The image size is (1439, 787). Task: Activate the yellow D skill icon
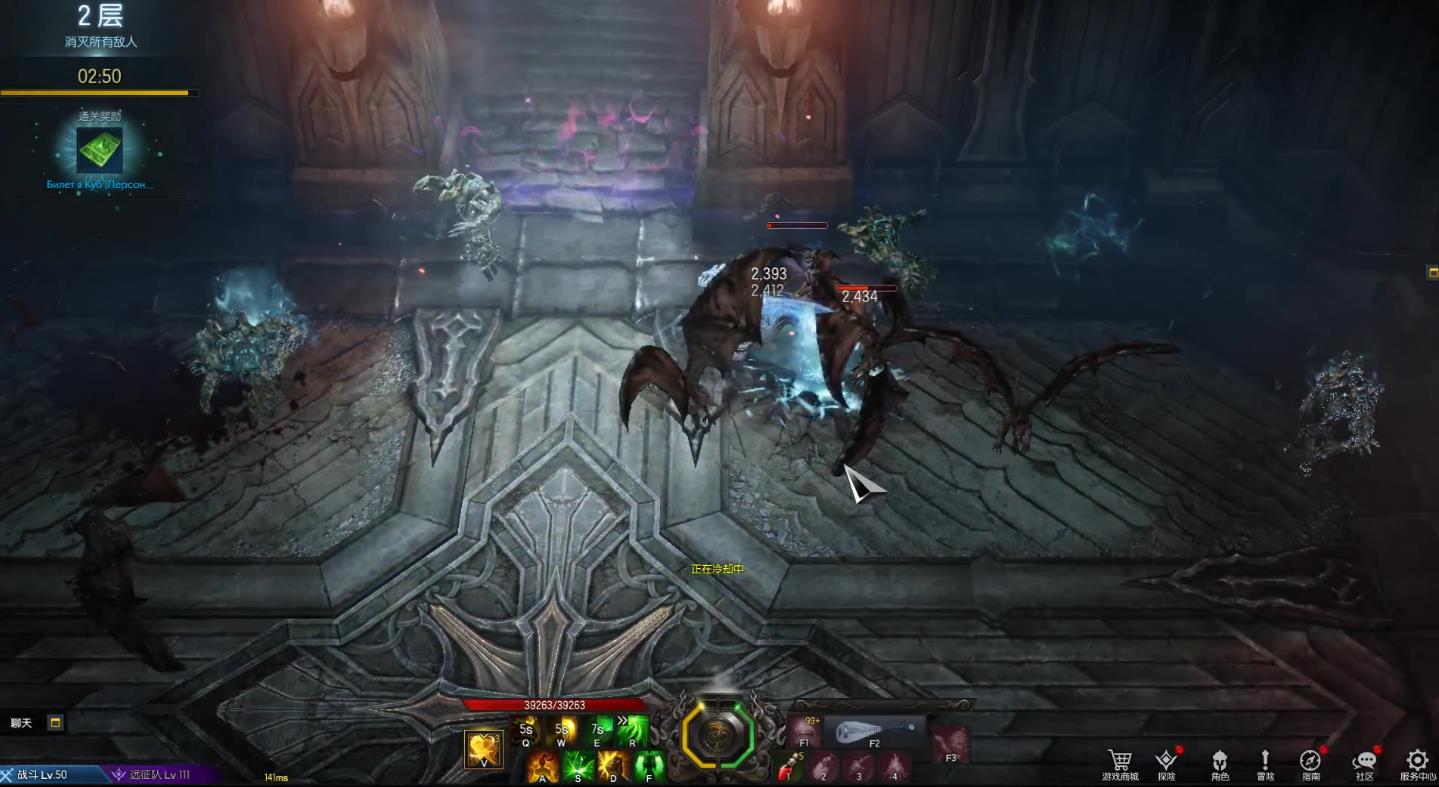click(613, 766)
